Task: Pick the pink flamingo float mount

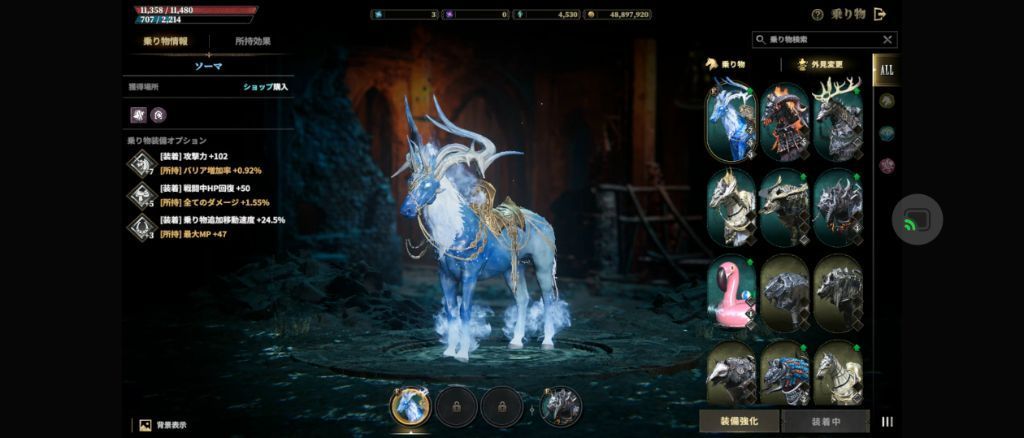Action: coord(731,294)
